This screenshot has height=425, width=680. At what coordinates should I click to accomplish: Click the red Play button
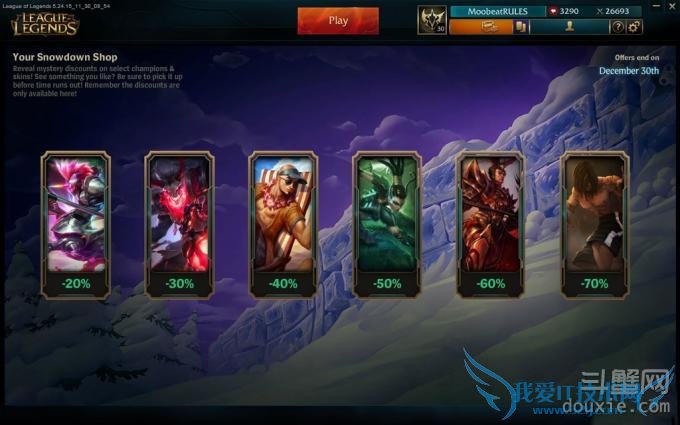pyautogui.click(x=338, y=20)
